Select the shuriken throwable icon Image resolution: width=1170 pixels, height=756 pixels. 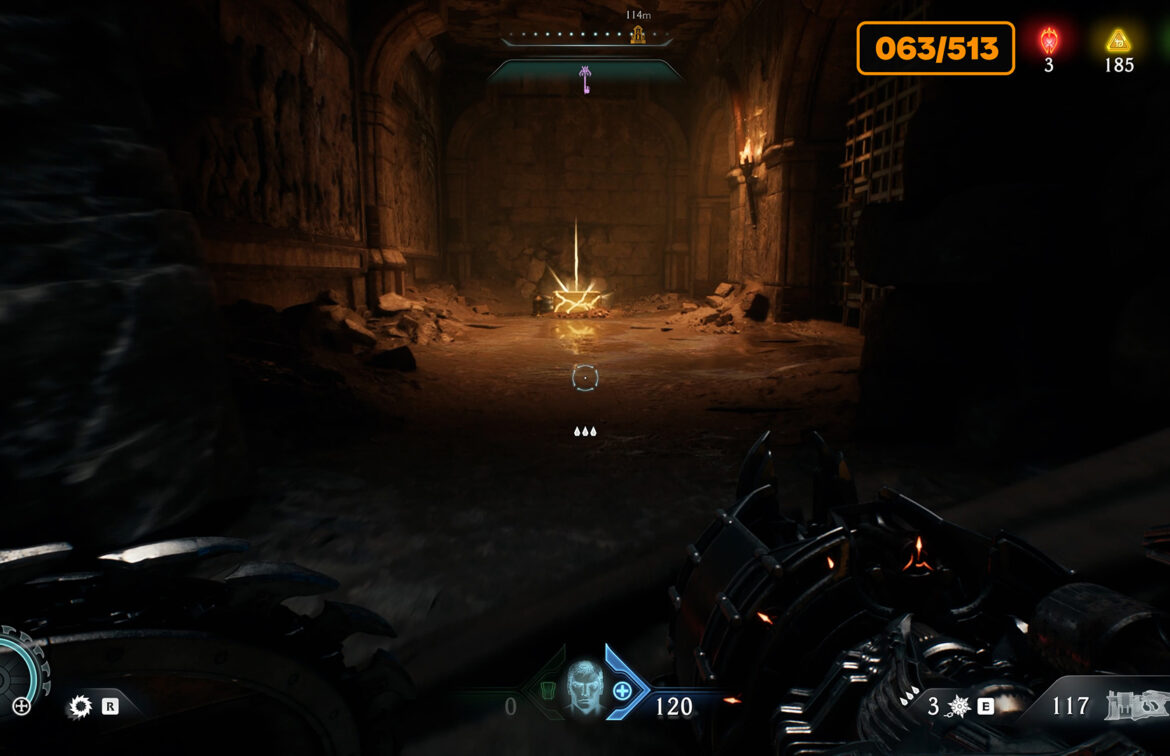pyautogui.click(x=959, y=706)
